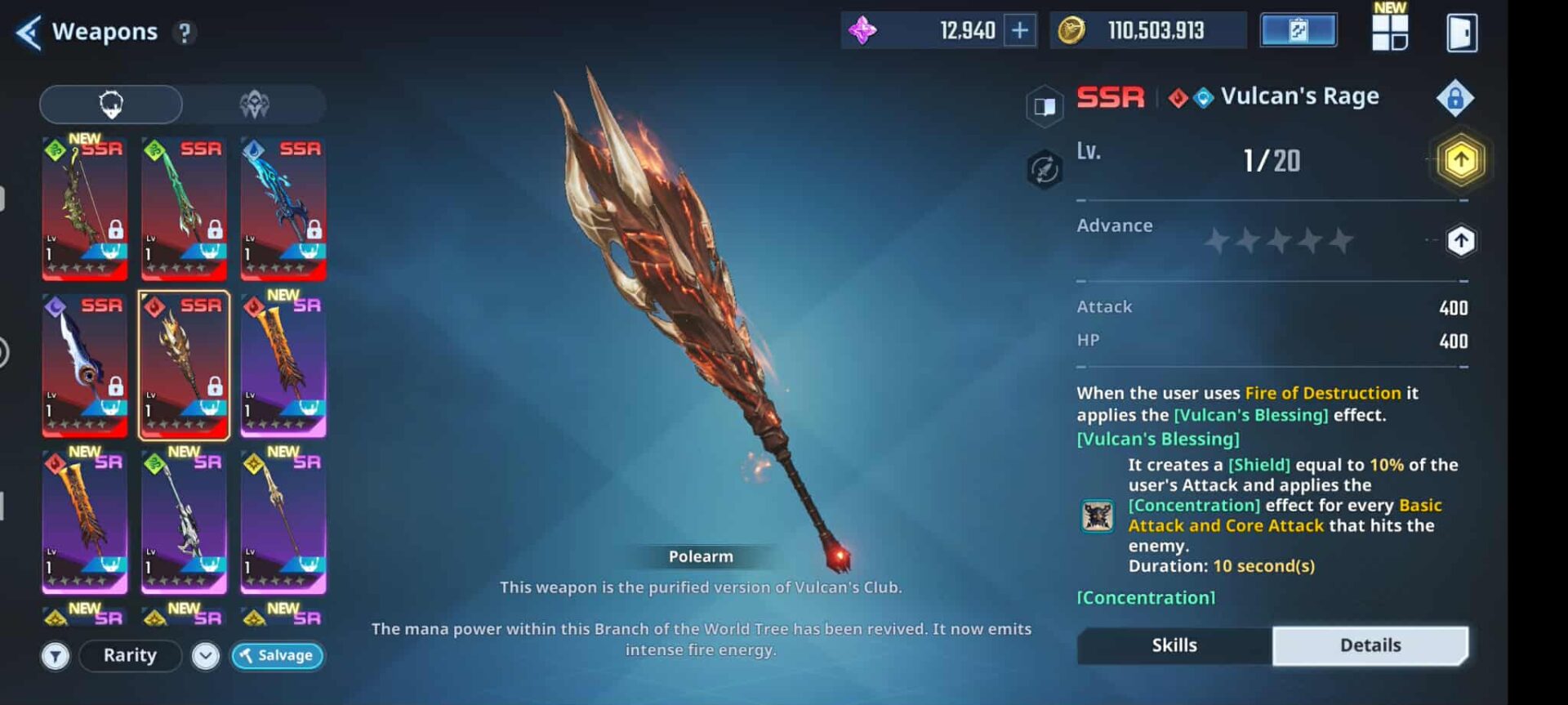Viewport: 1568px width, 705px height.
Task: Select the SSR green bow weapon
Action: [x=85, y=208]
